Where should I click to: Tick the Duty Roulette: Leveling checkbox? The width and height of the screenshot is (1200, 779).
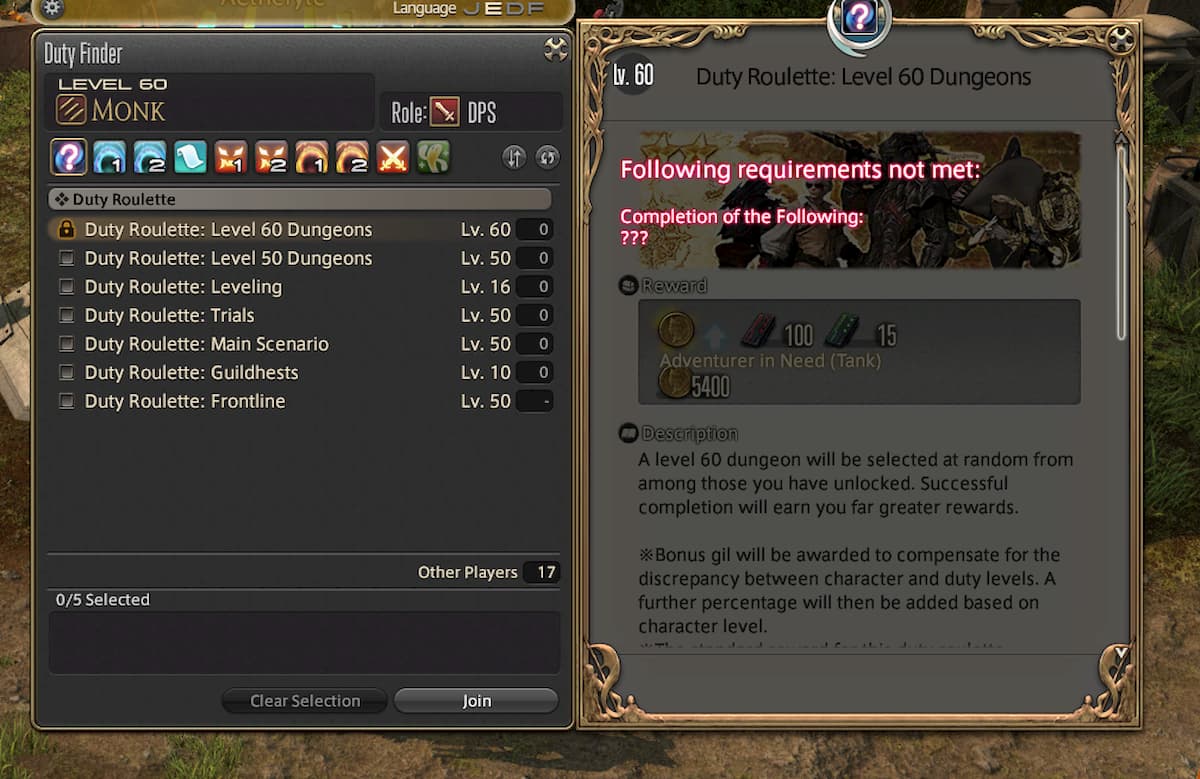click(x=67, y=287)
